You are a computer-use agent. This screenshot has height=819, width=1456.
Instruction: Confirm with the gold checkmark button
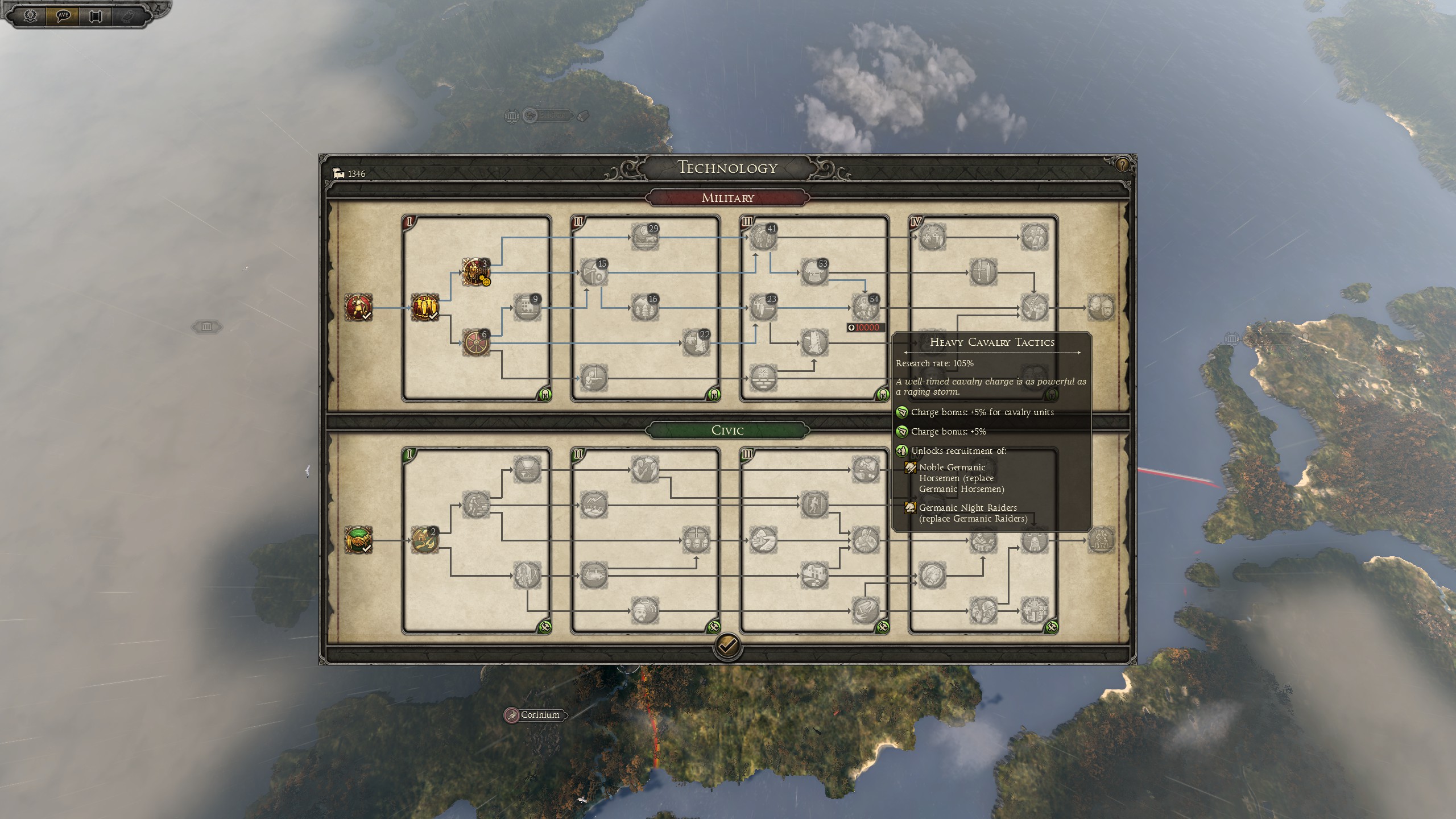point(727,646)
